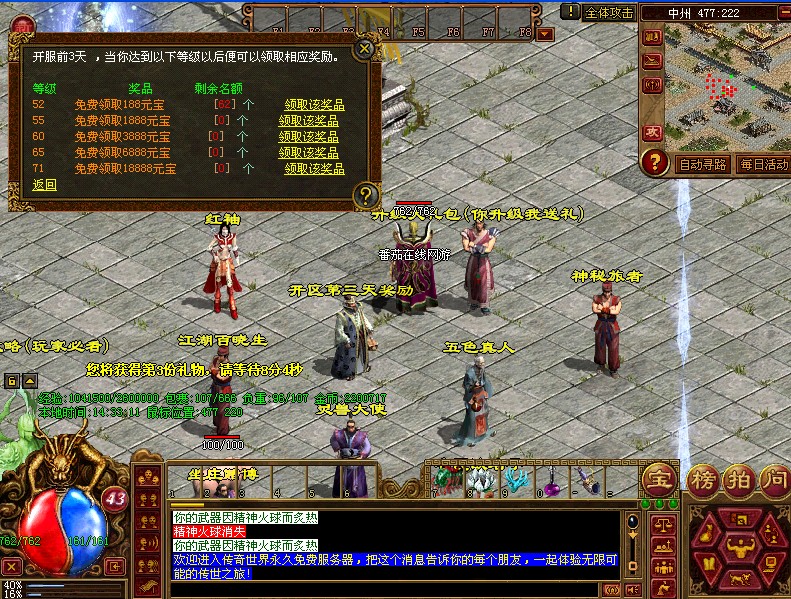The width and height of the screenshot is (791, 599).
Task: Activate 自动寻路 auto-pathfinding
Action: [703, 165]
